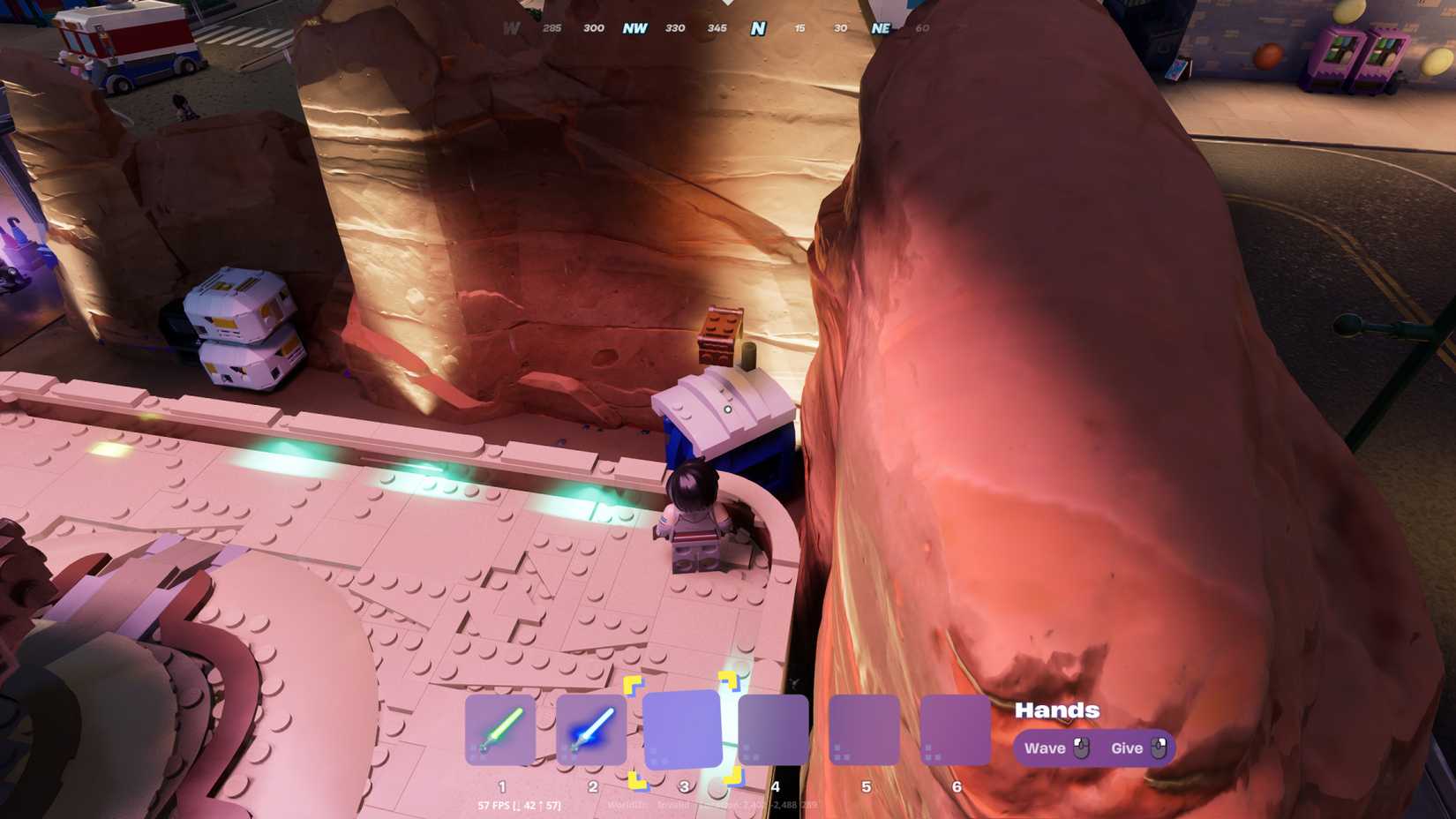Select empty hotbar slot 4
This screenshot has height=819, width=1456.
point(773,729)
